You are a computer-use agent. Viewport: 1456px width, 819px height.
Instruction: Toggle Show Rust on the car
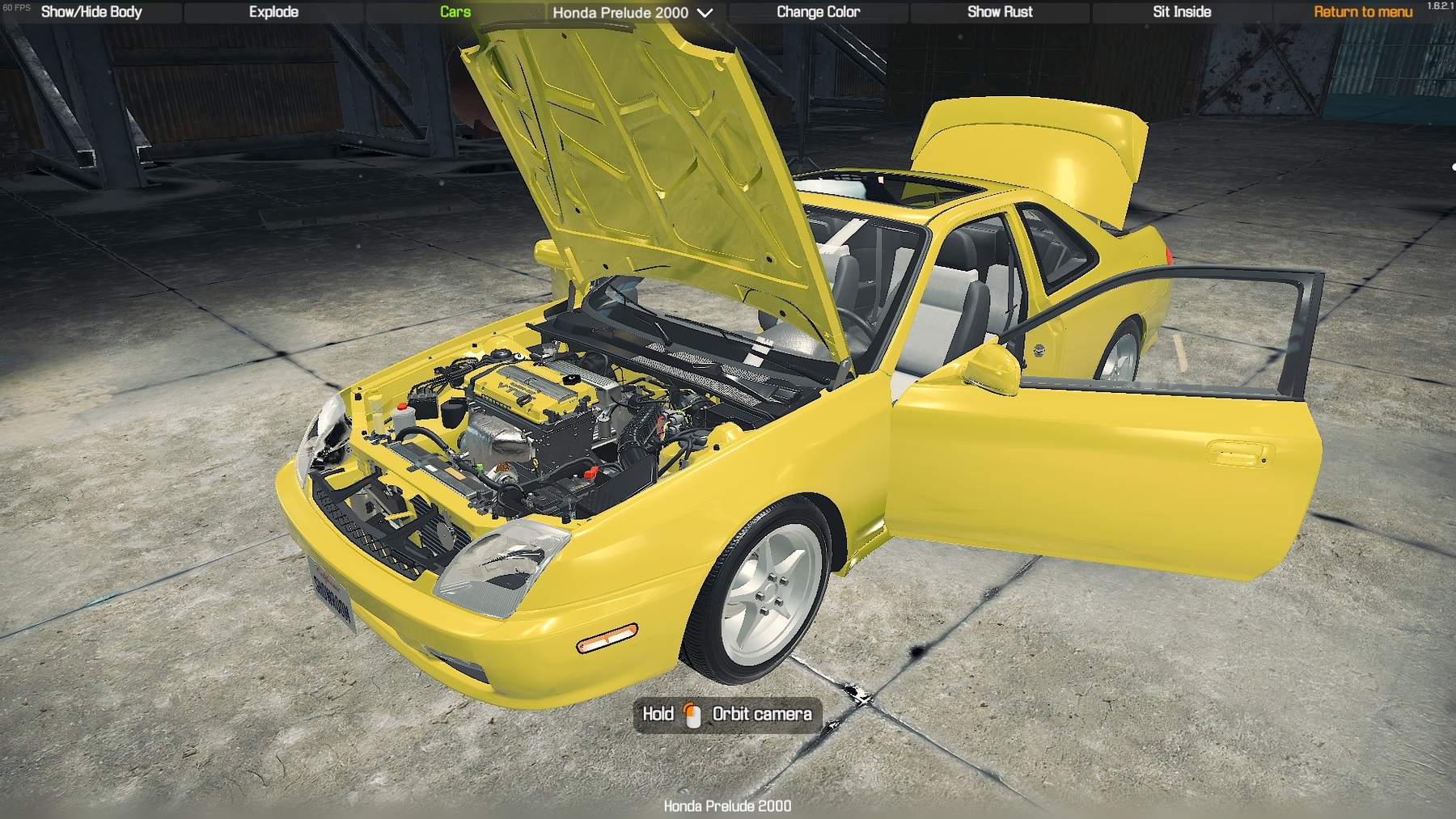(x=1000, y=12)
